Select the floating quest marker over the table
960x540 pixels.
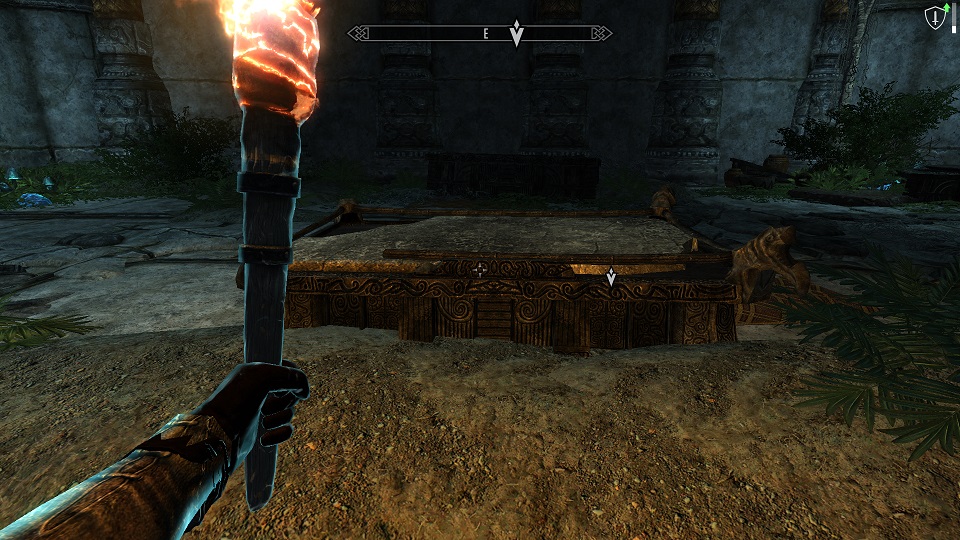pyautogui.click(x=611, y=276)
